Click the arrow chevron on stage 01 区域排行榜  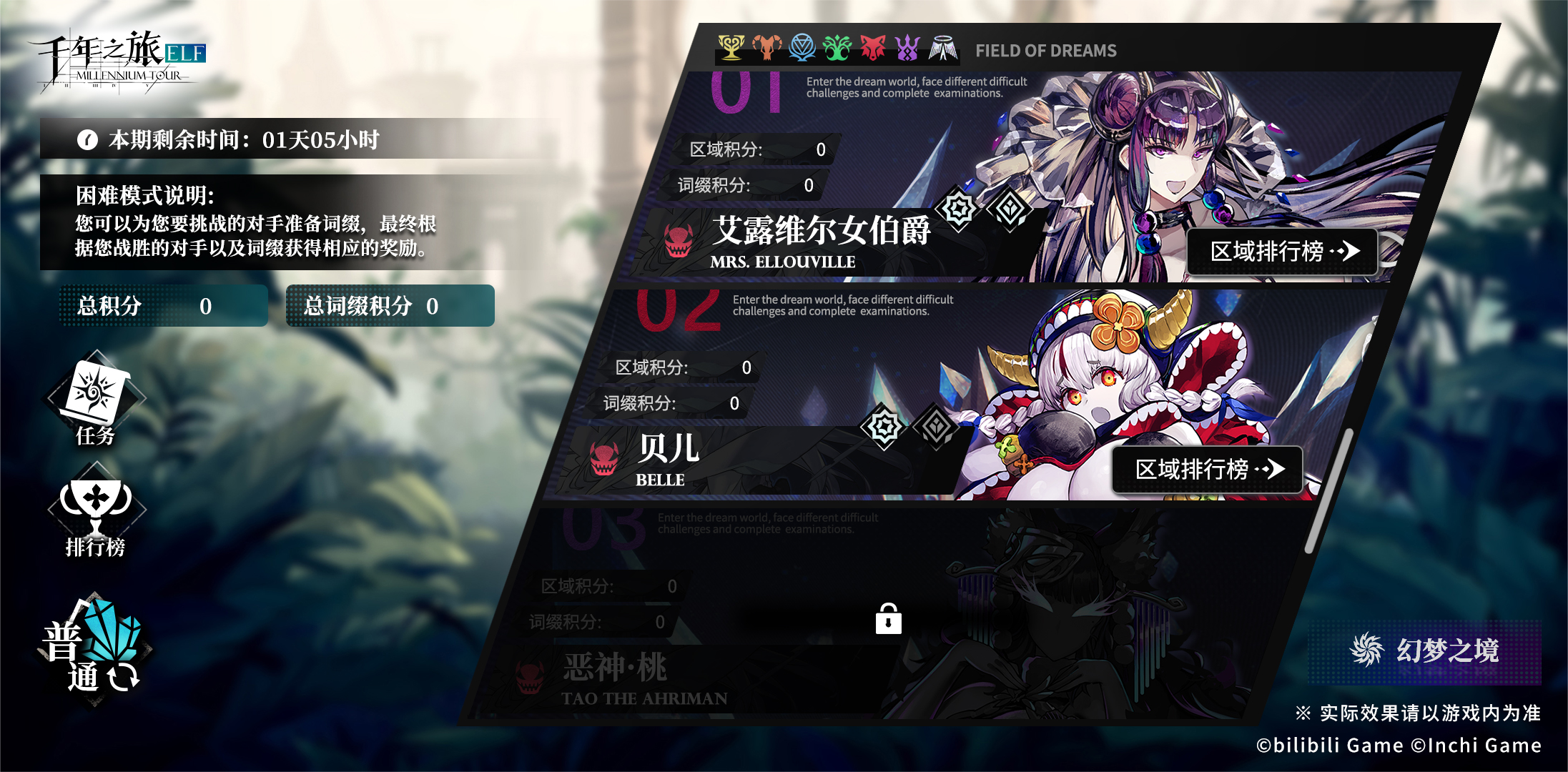[x=1351, y=252]
